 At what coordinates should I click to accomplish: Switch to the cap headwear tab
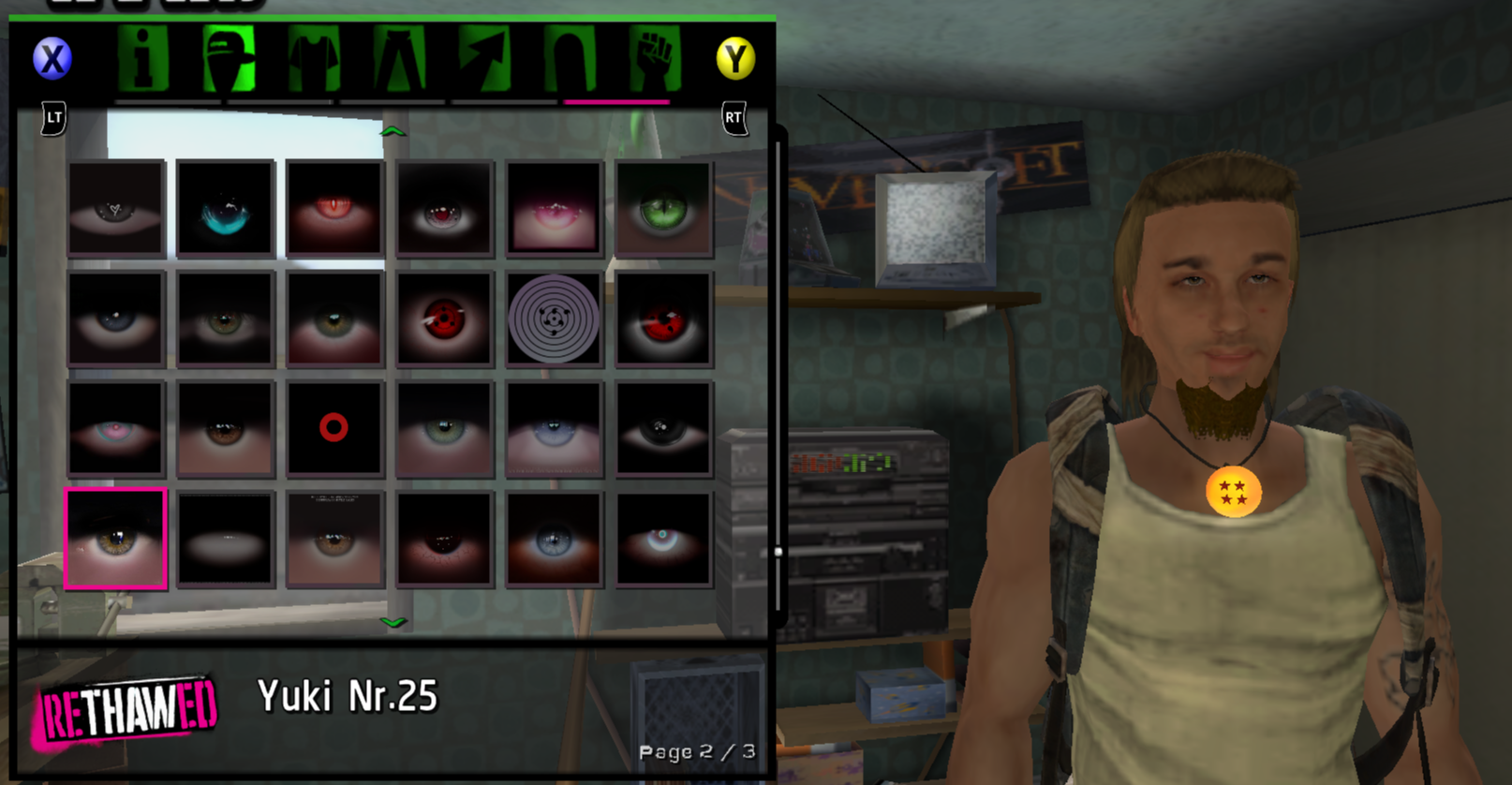coord(229,59)
